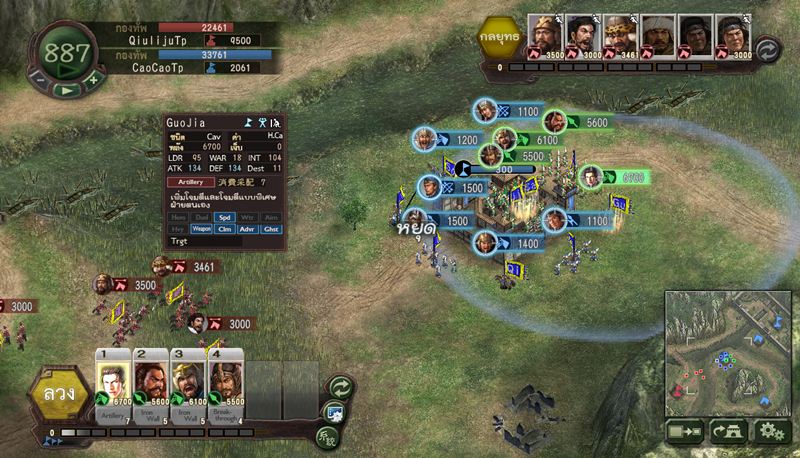Viewport: 800px width, 458px height.
Task: Increase game speed with the plus button
Action: coord(93,77)
